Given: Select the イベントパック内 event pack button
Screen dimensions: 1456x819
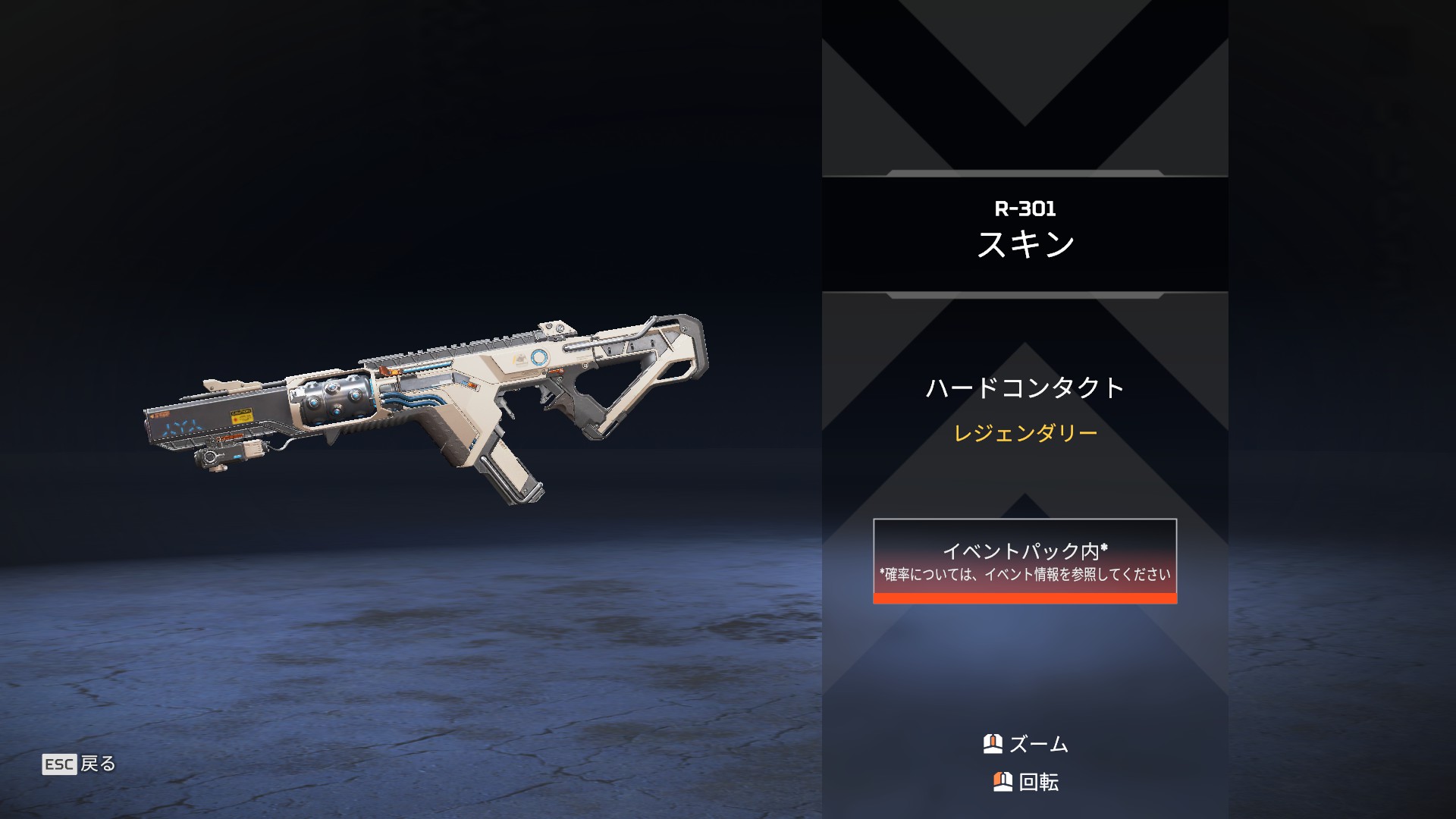Looking at the screenshot, I should (x=1025, y=561).
